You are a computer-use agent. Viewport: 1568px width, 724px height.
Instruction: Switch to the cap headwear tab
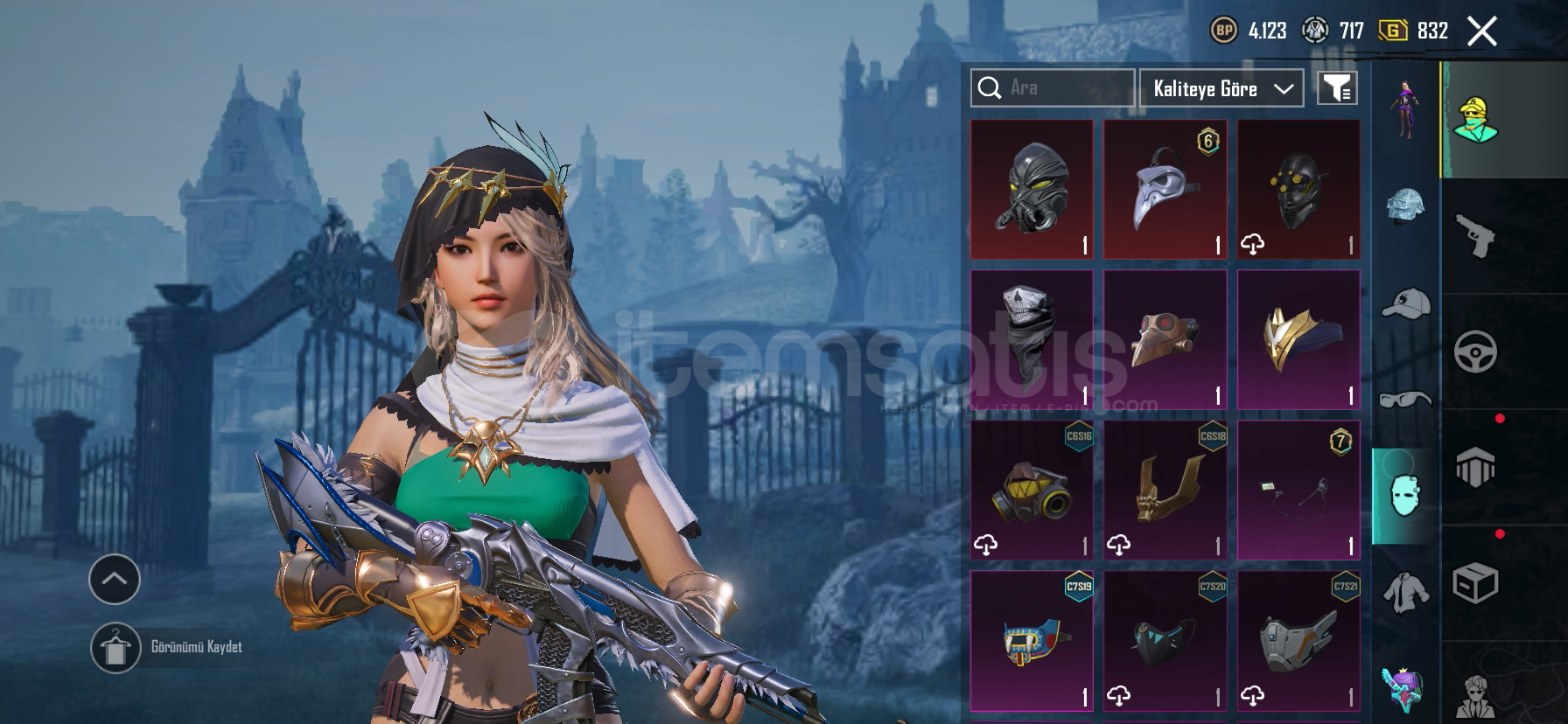1405,303
